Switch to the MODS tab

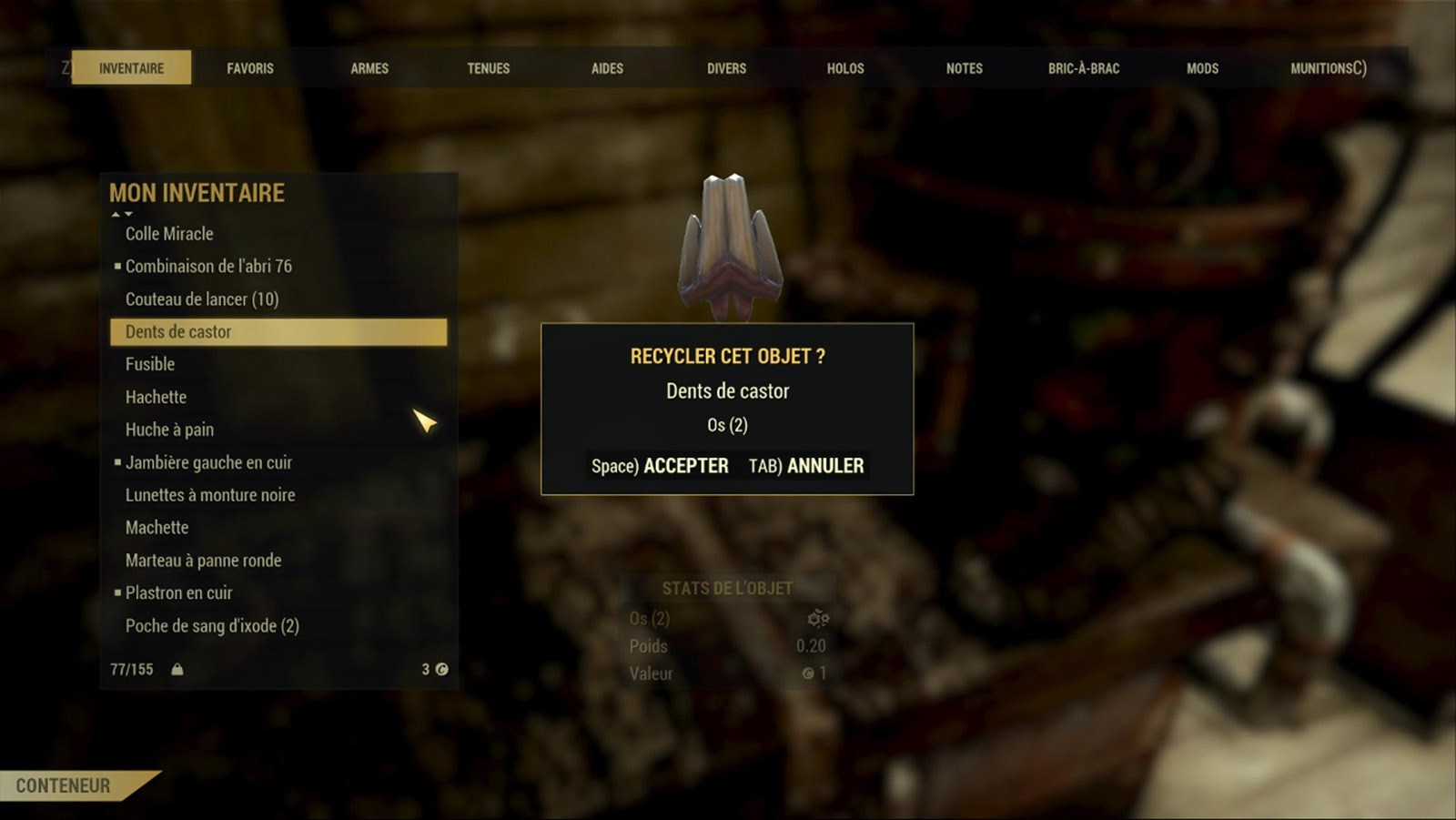(1202, 68)
